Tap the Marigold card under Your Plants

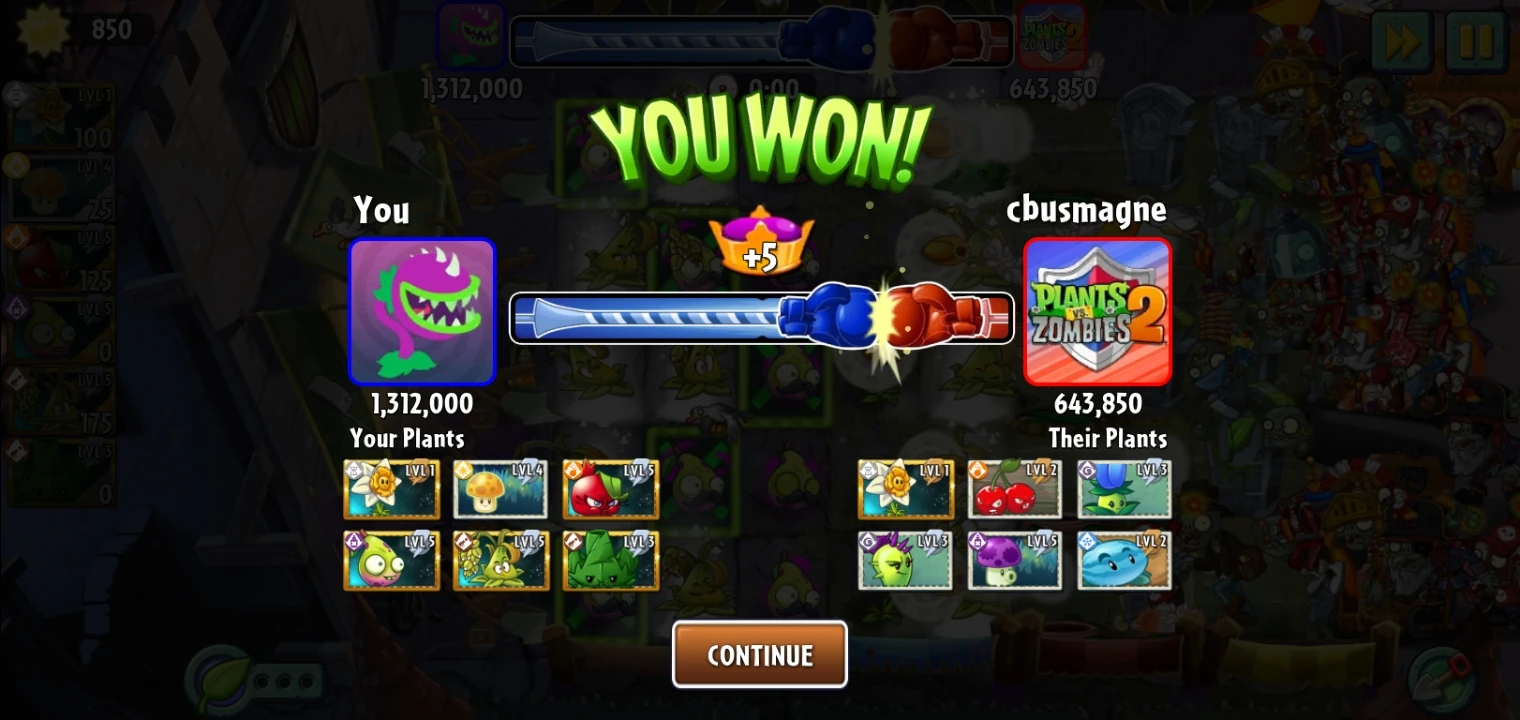pyautogui.click(x=391, y=489)
